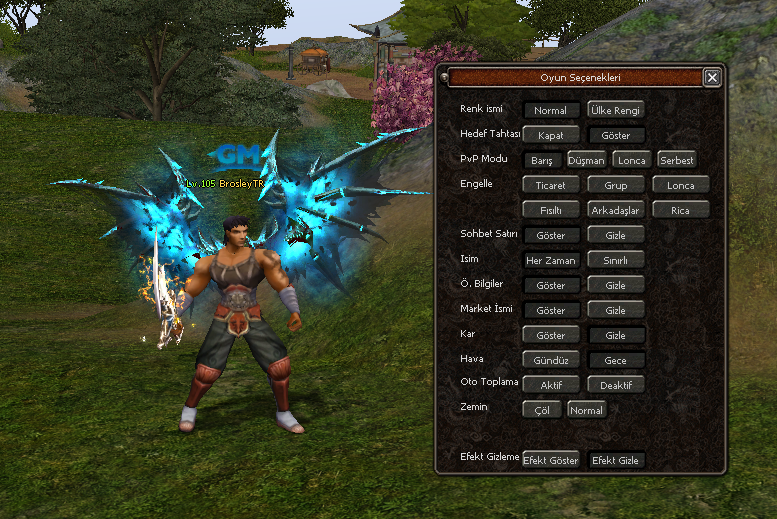Image resolution: width=777 pixels, height=519 pixels.
Task: Set name display to Her Zaman
Action: coord(550,260)
